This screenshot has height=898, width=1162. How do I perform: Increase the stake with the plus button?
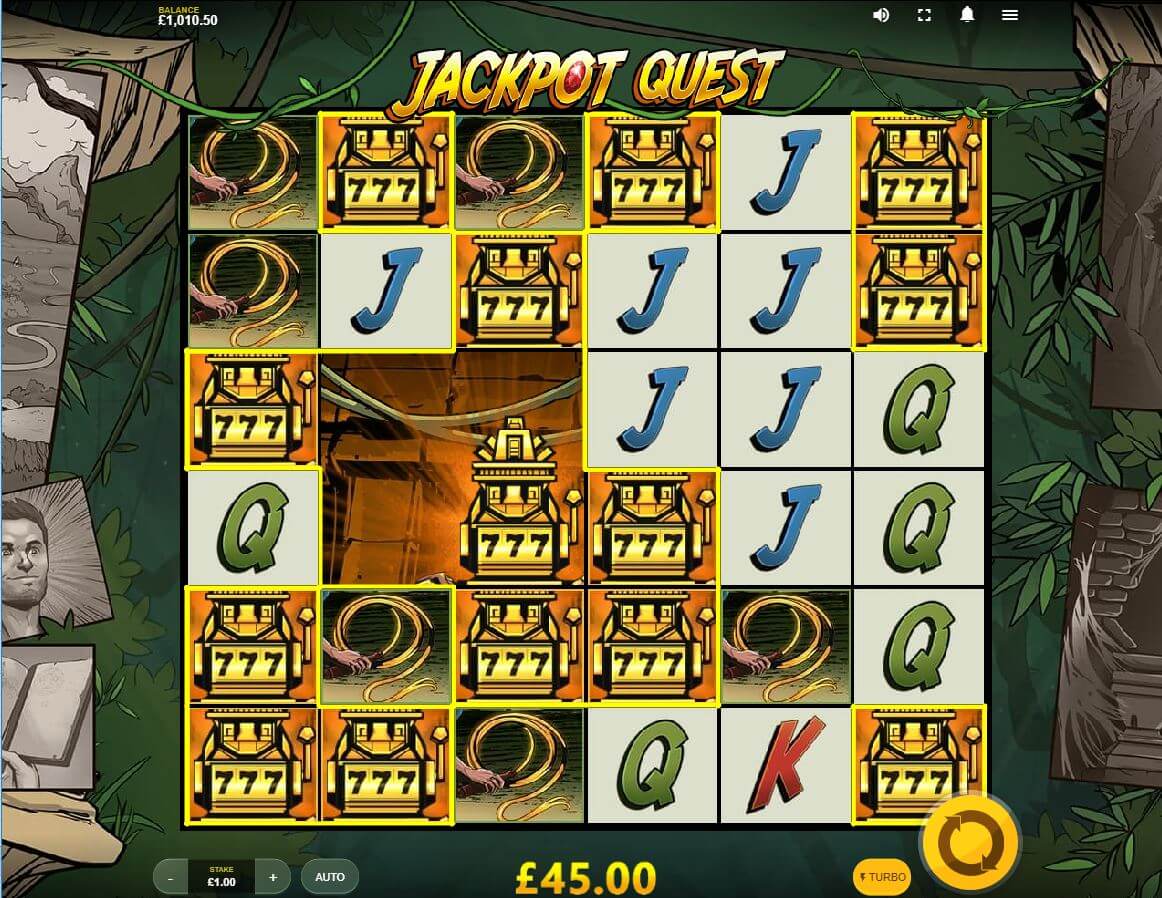[273, 877]
